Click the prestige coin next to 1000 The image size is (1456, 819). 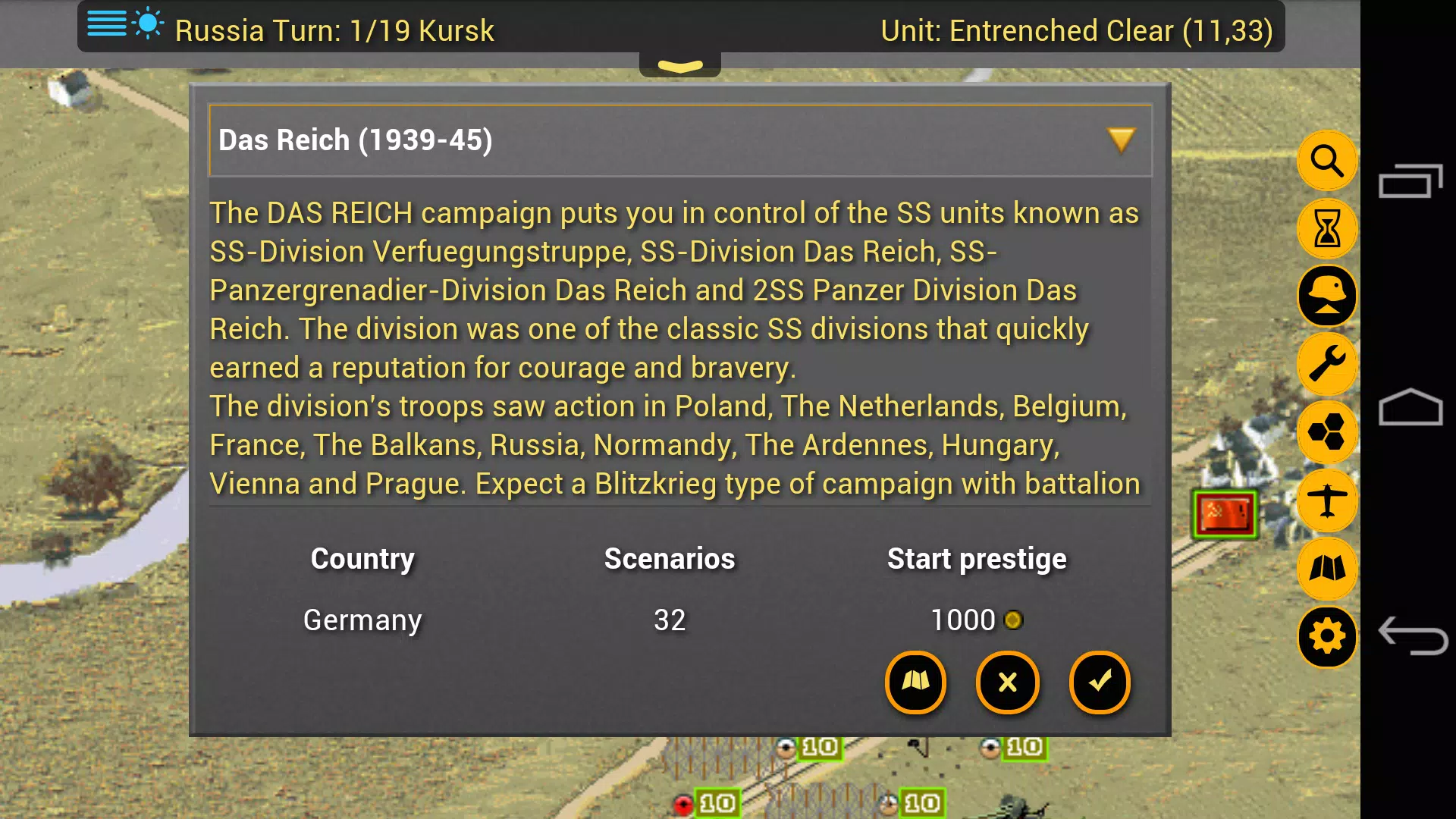click(1014, 620)
